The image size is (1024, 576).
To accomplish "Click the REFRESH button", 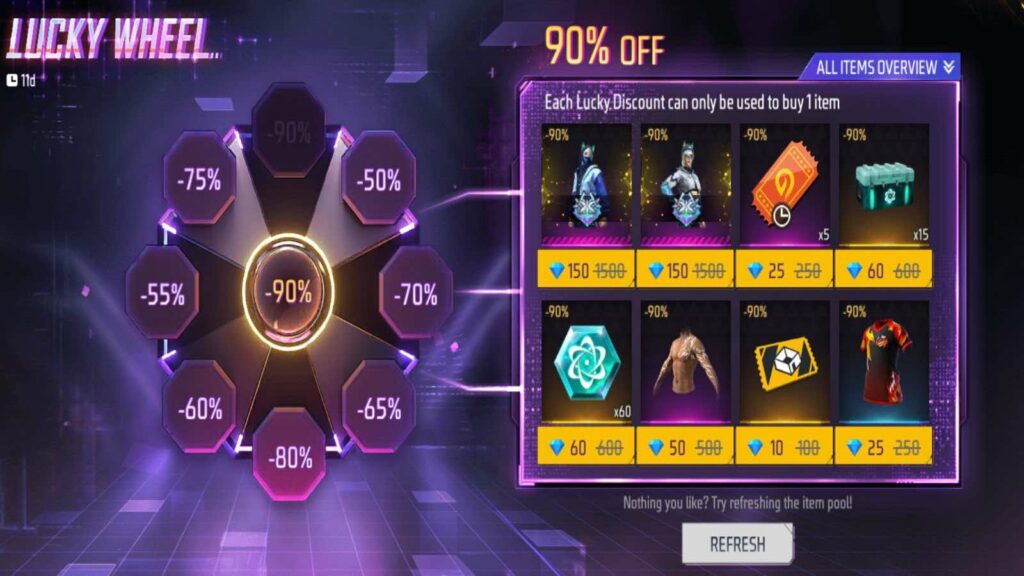I will pos(737,544).
